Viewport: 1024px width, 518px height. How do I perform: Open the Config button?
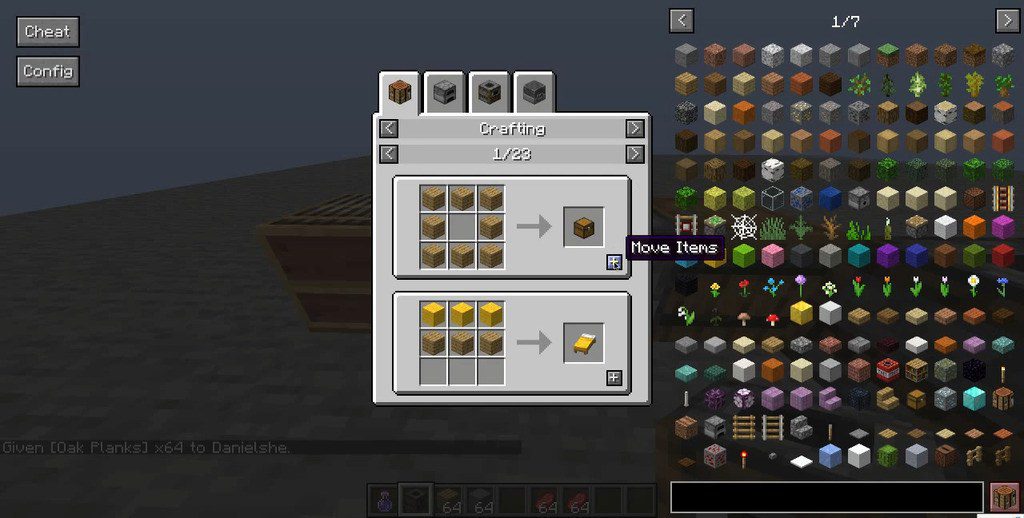coord(47,71)
